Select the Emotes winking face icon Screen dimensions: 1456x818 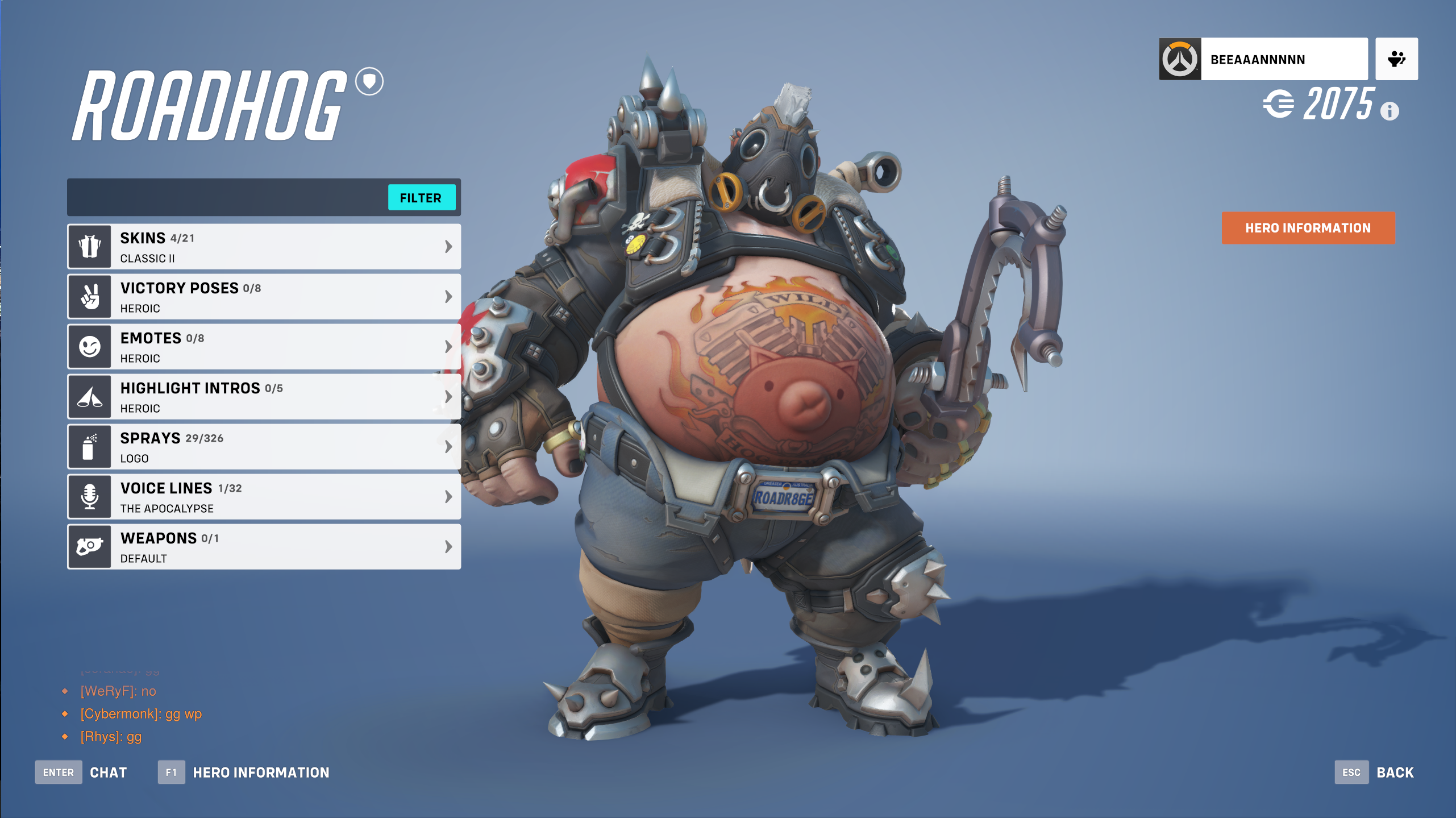point(90,346)
